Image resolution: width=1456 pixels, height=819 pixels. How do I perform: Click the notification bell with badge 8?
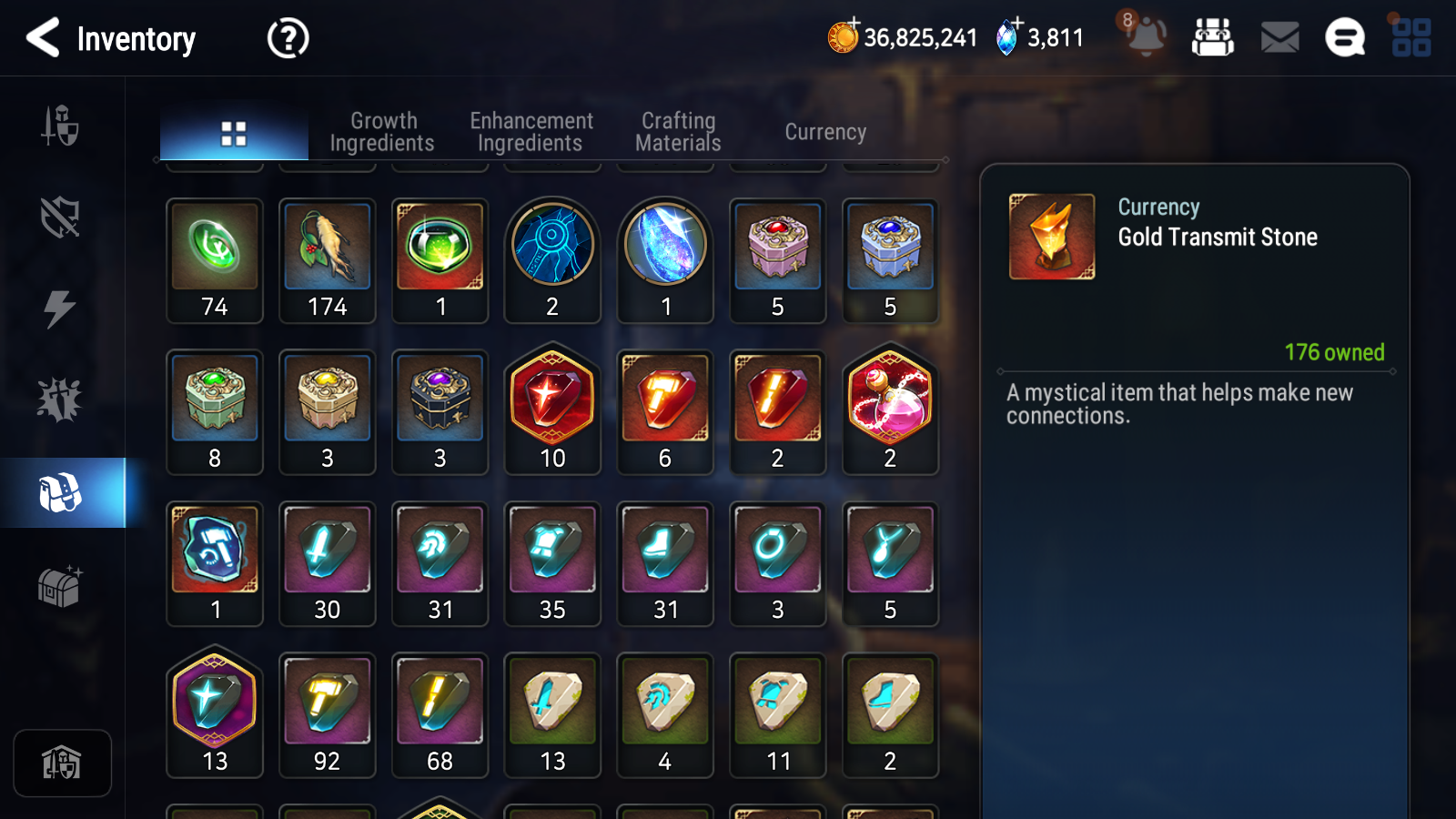(1146, 38)
